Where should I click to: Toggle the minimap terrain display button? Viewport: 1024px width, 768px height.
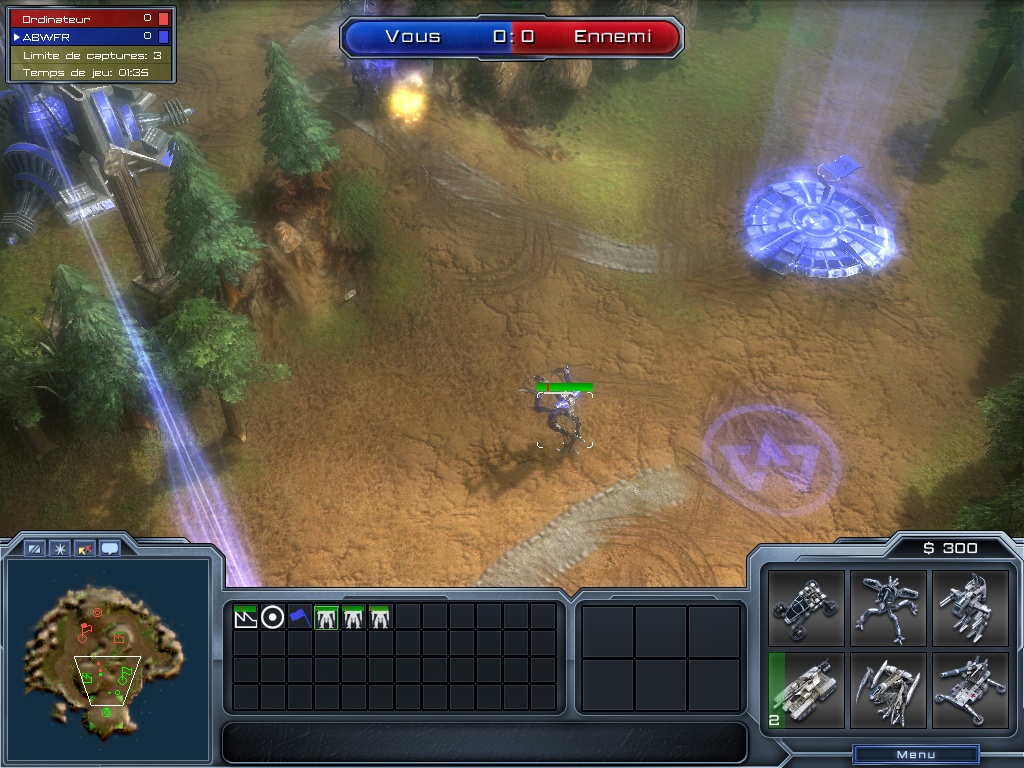coord(35,548)
